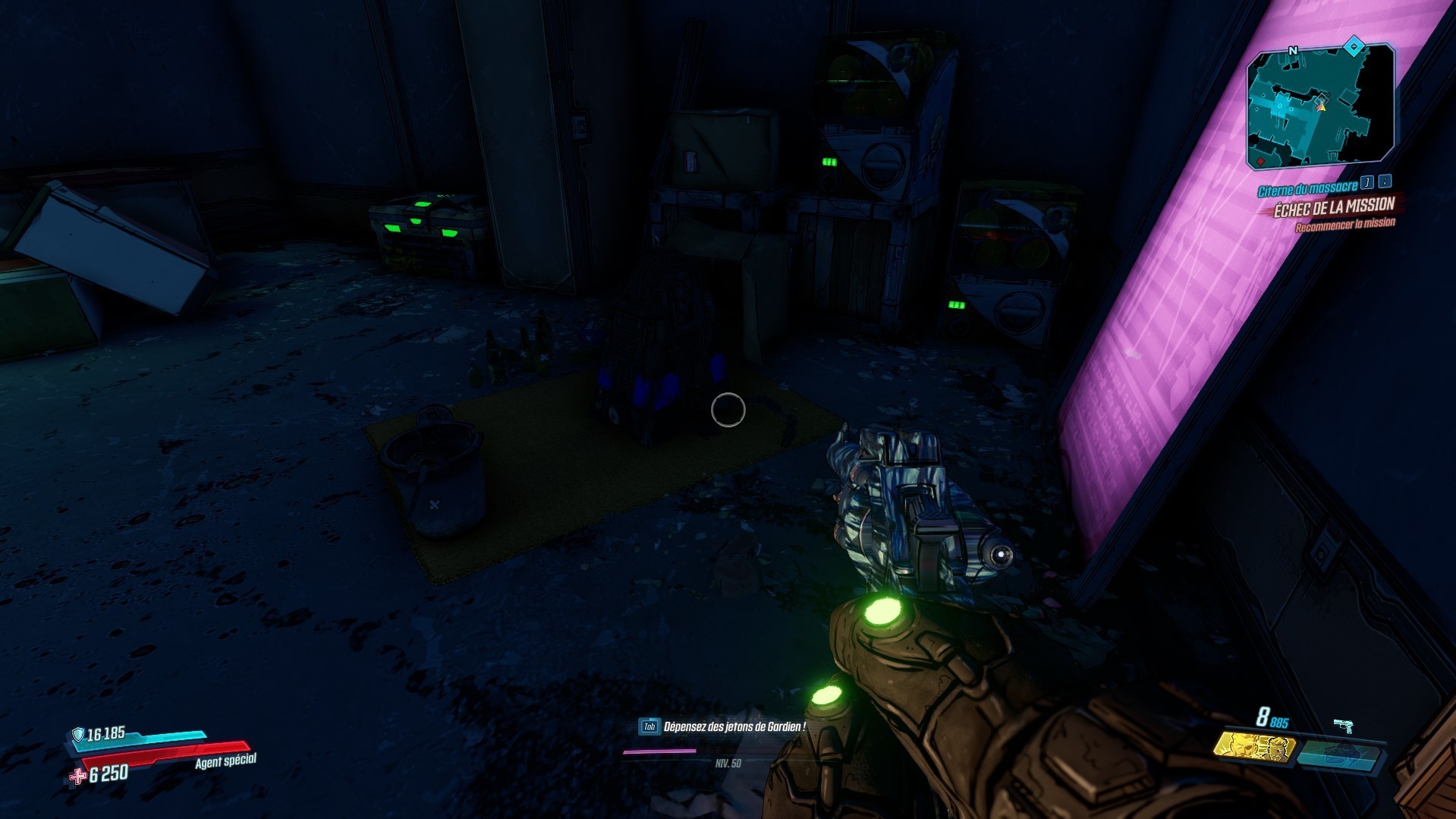Click the teal loot slot next to golden keys
Image resolution: width=1456 pixels, height=819 pixels.
click(1340, 757)
